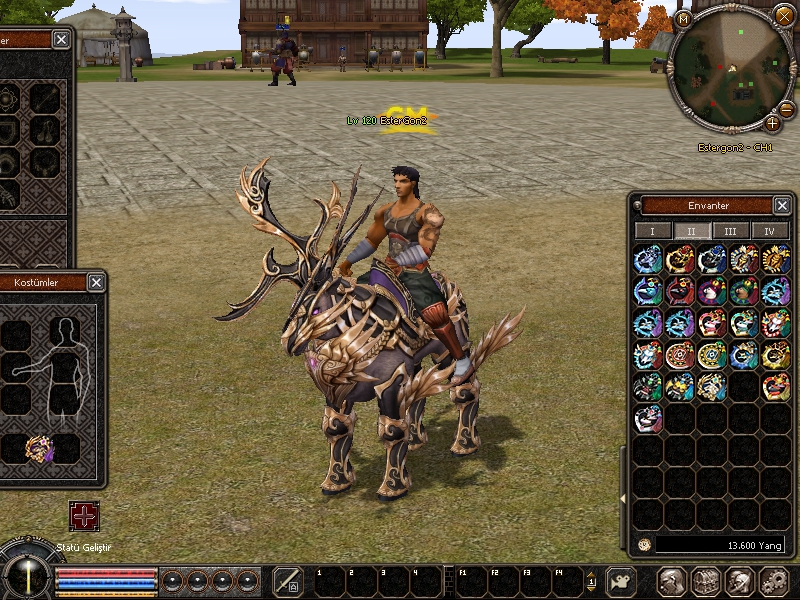The height and width of the screenshot is (600, 800).
Task: Open the chest inventory button in the taskbar
Action: point(705,581)
